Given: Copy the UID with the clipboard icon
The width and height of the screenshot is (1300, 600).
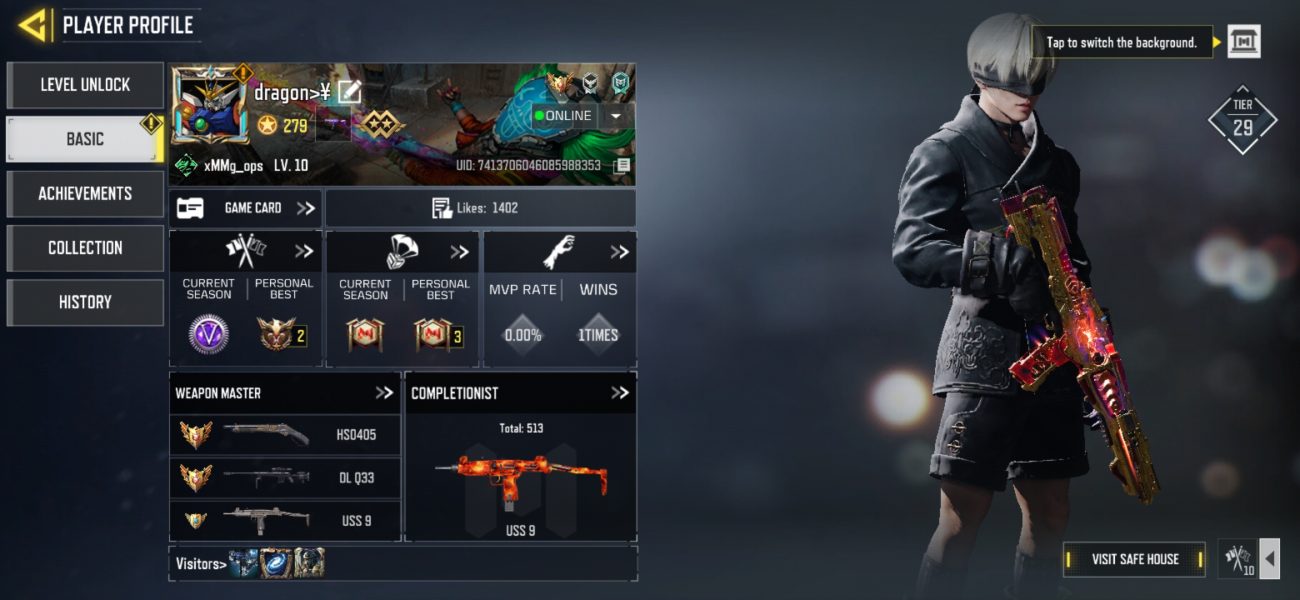Looking at the screenshot, I should [622, 165].
